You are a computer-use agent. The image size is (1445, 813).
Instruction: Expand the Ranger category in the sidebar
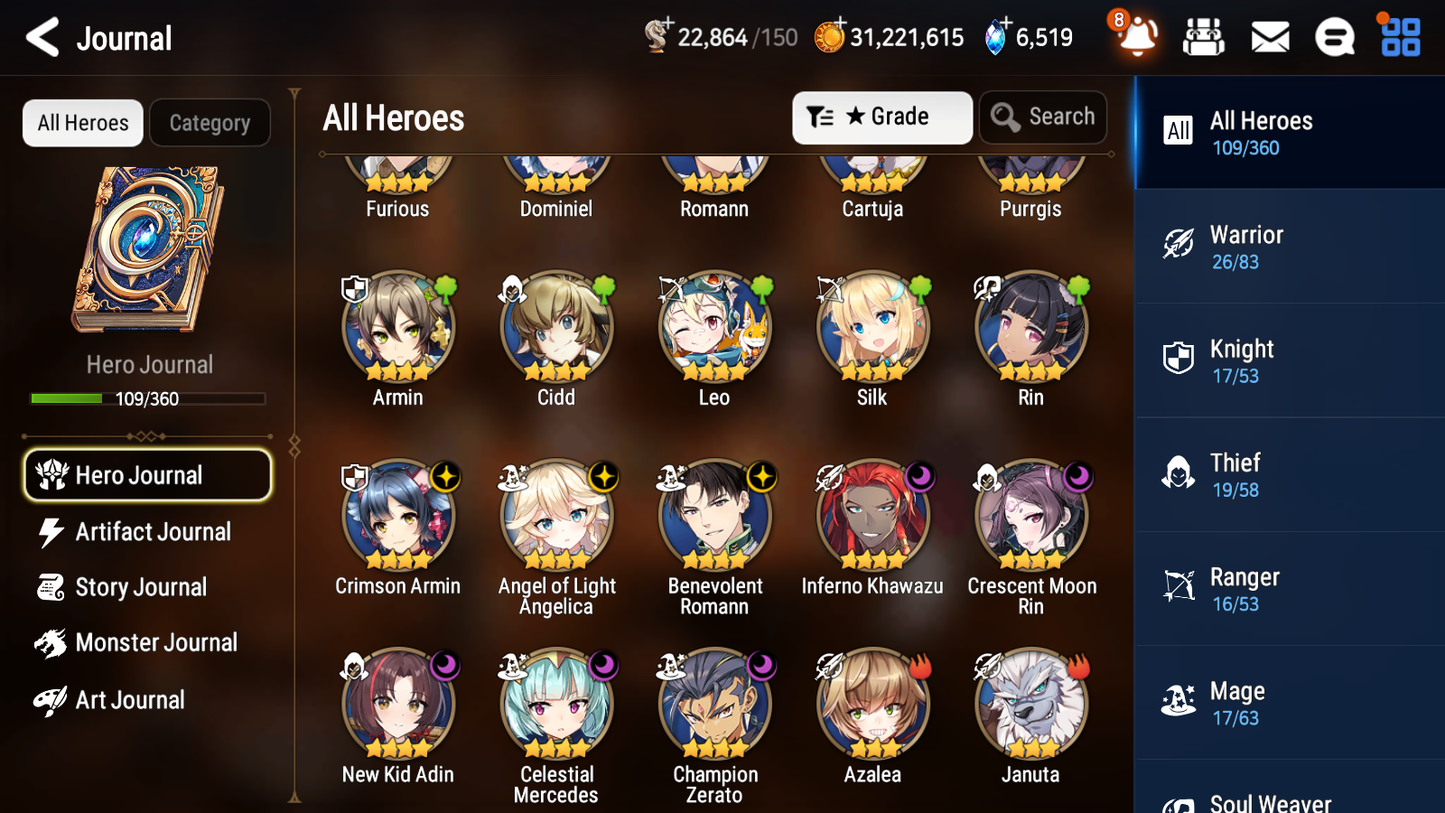coord(1289,588)
